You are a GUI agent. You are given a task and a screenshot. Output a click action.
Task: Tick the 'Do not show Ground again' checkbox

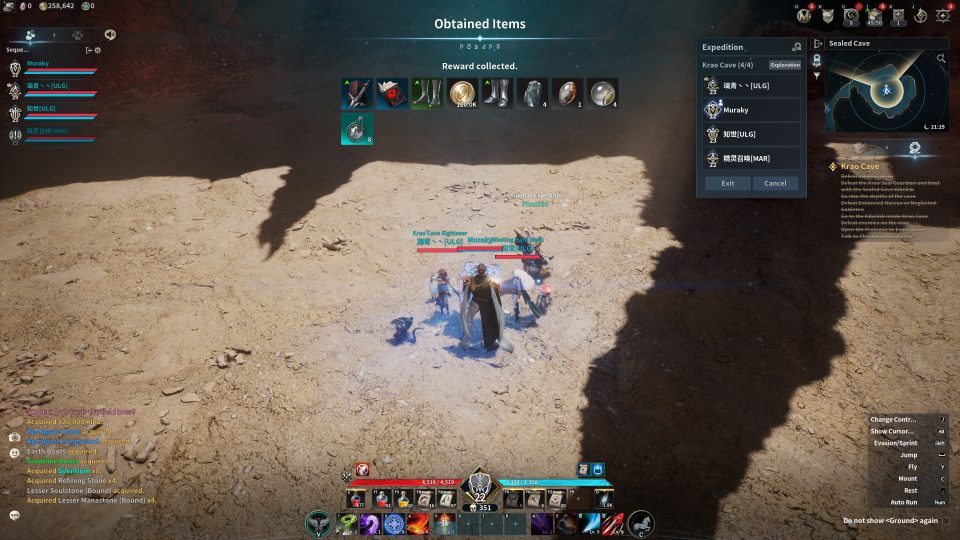(945, 520)
